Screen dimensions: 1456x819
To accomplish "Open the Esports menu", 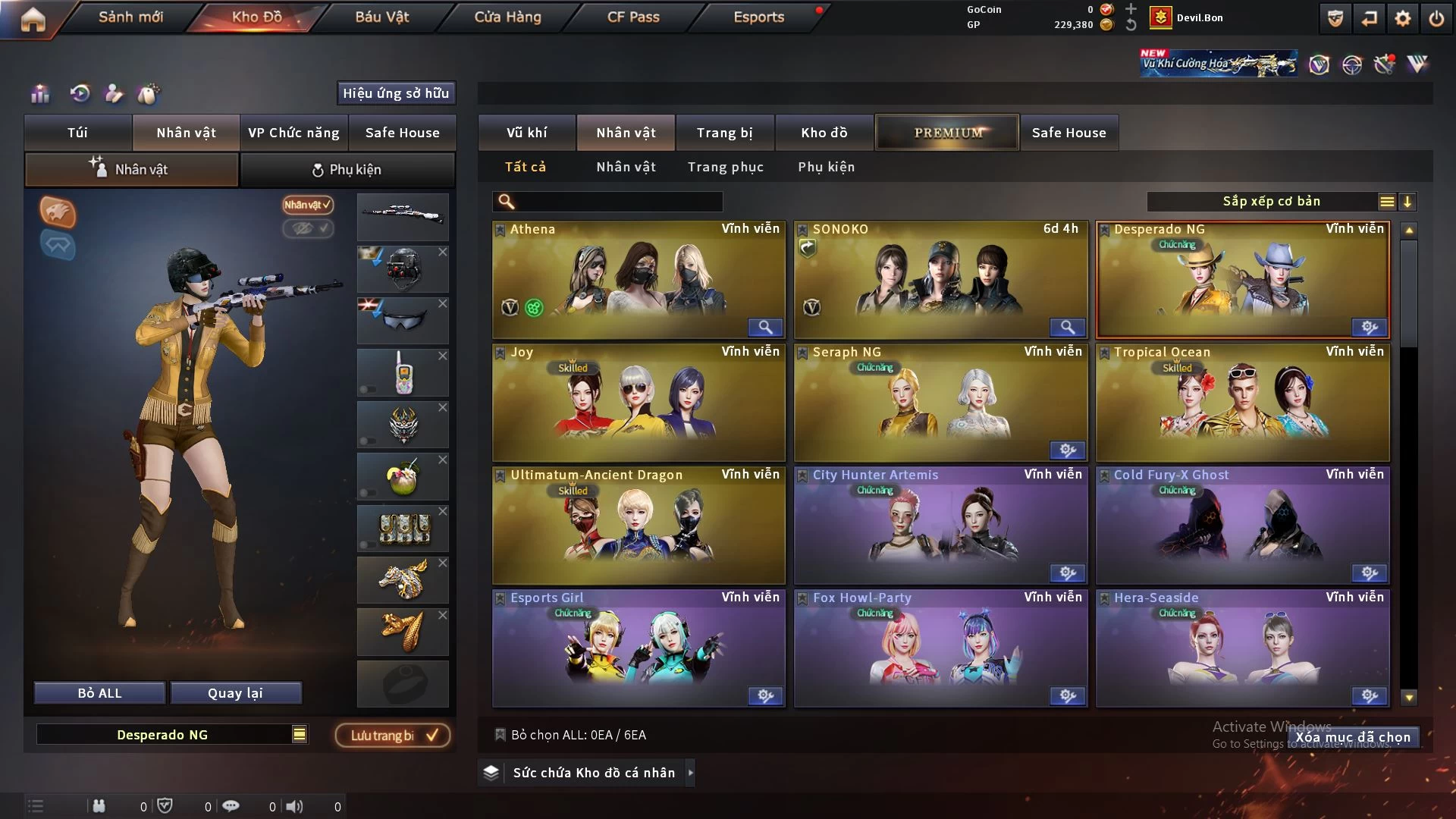I will 758,17.
